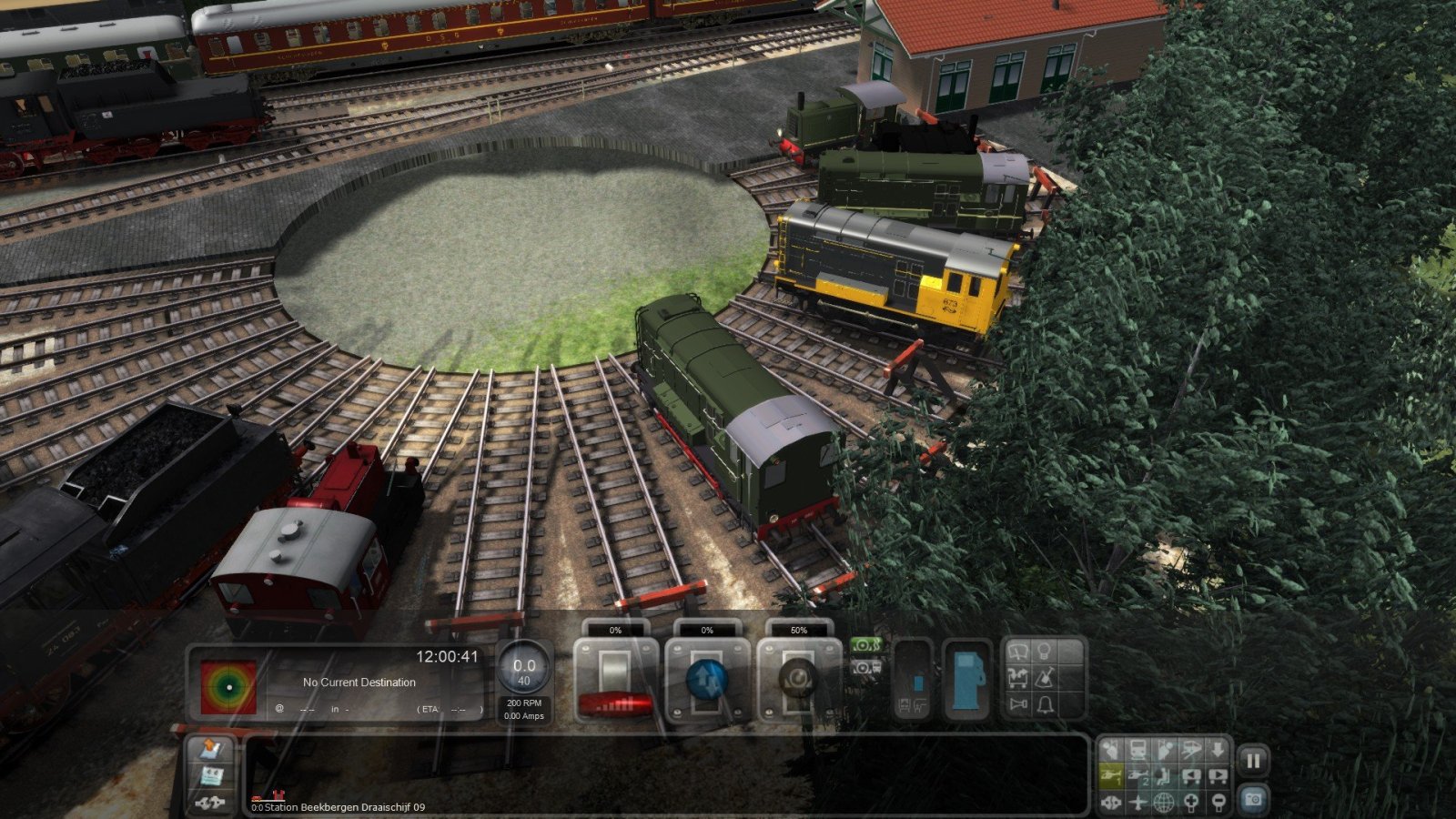The width and height of the screenshot is (1456, 819).
Task: Open the world globe map view
Action: click(1165, 803)
